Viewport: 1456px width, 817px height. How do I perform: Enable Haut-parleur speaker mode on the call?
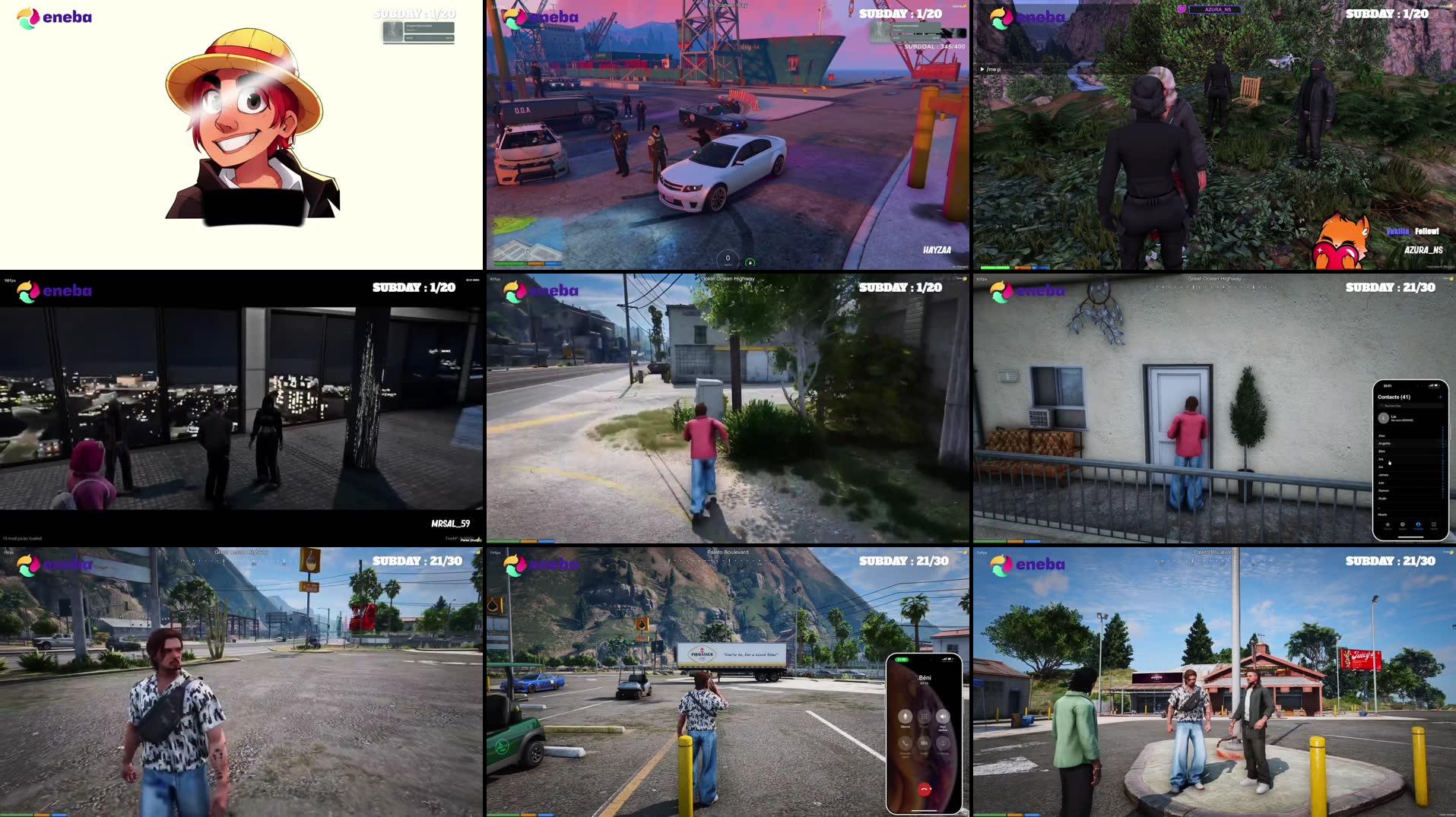tap(943, 716)
